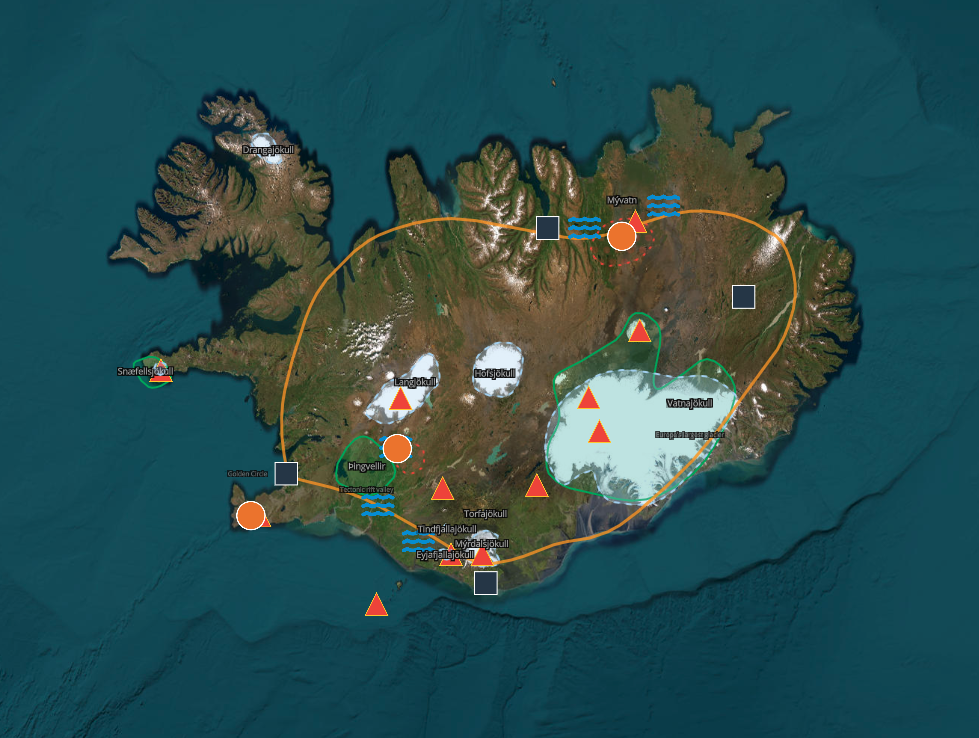Select the Hofsjökull glacier label
This screenshot has height=738, width=979.
coord(497,374)
